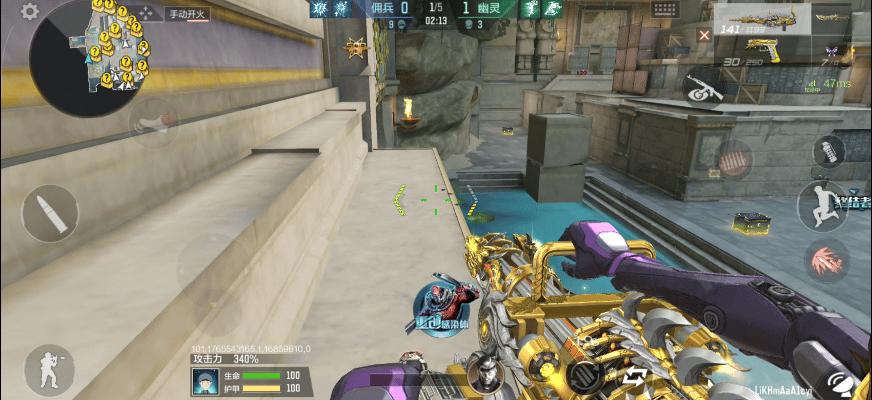Tap the bullet fire button
Screen dimensions: 872x400
click(x=49, y=213)
